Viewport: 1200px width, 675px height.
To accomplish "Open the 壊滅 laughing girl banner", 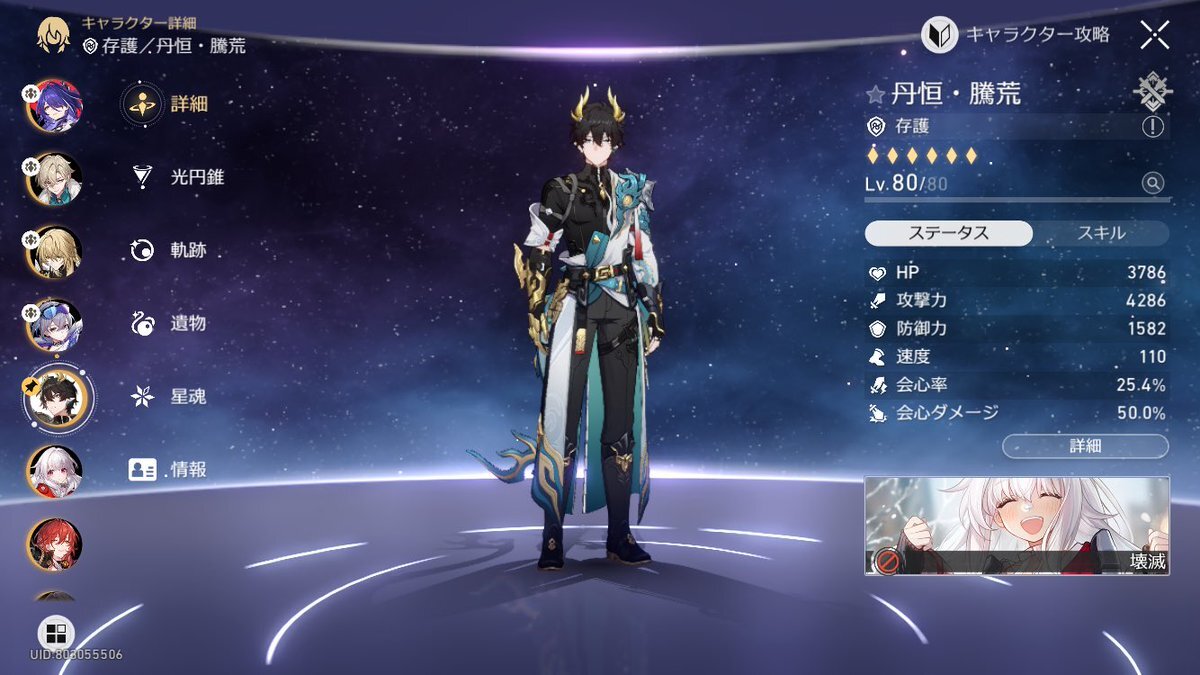I will [1016, 525].
